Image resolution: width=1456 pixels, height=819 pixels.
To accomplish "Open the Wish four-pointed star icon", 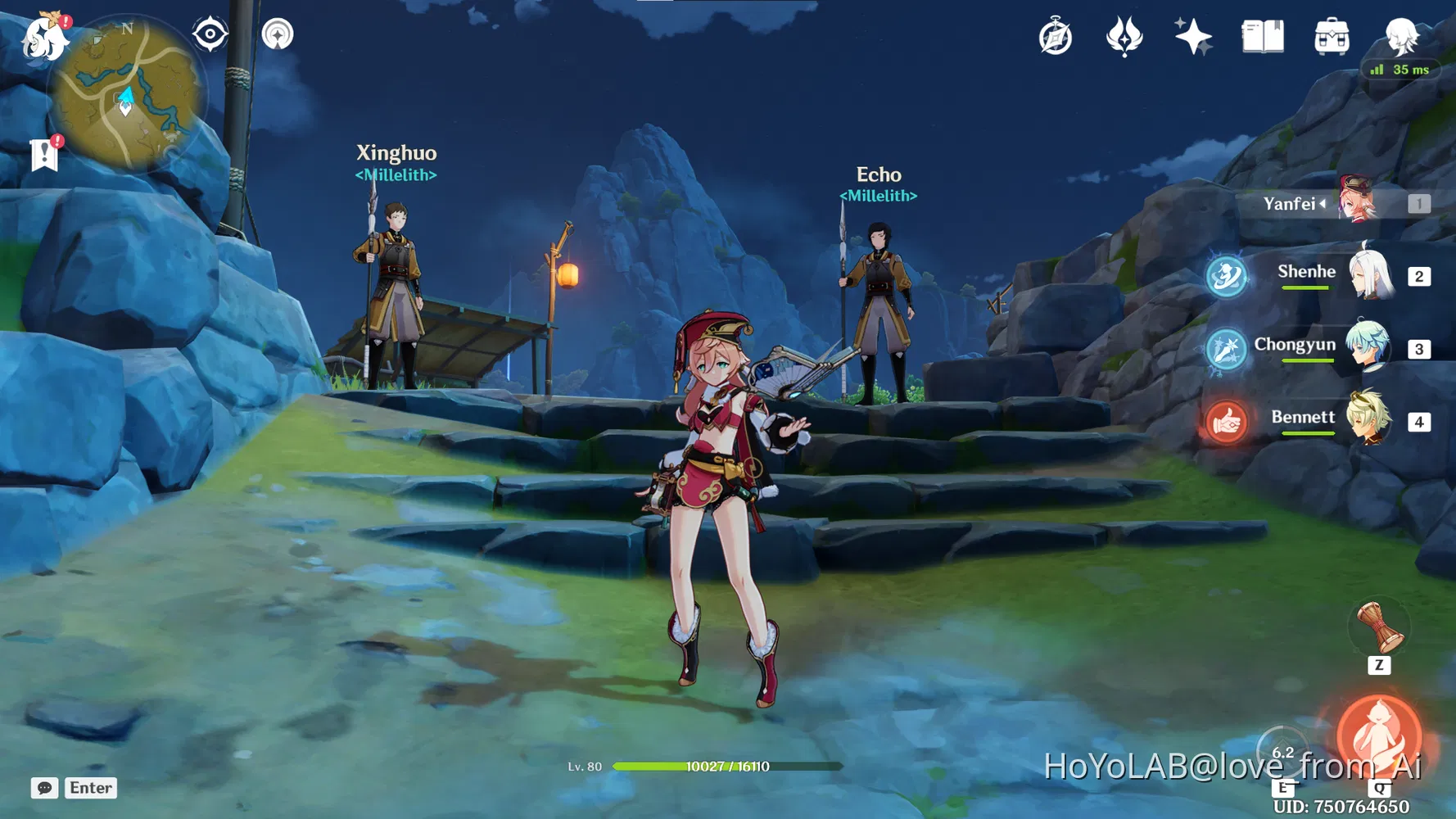I will tap(1193, 37).
